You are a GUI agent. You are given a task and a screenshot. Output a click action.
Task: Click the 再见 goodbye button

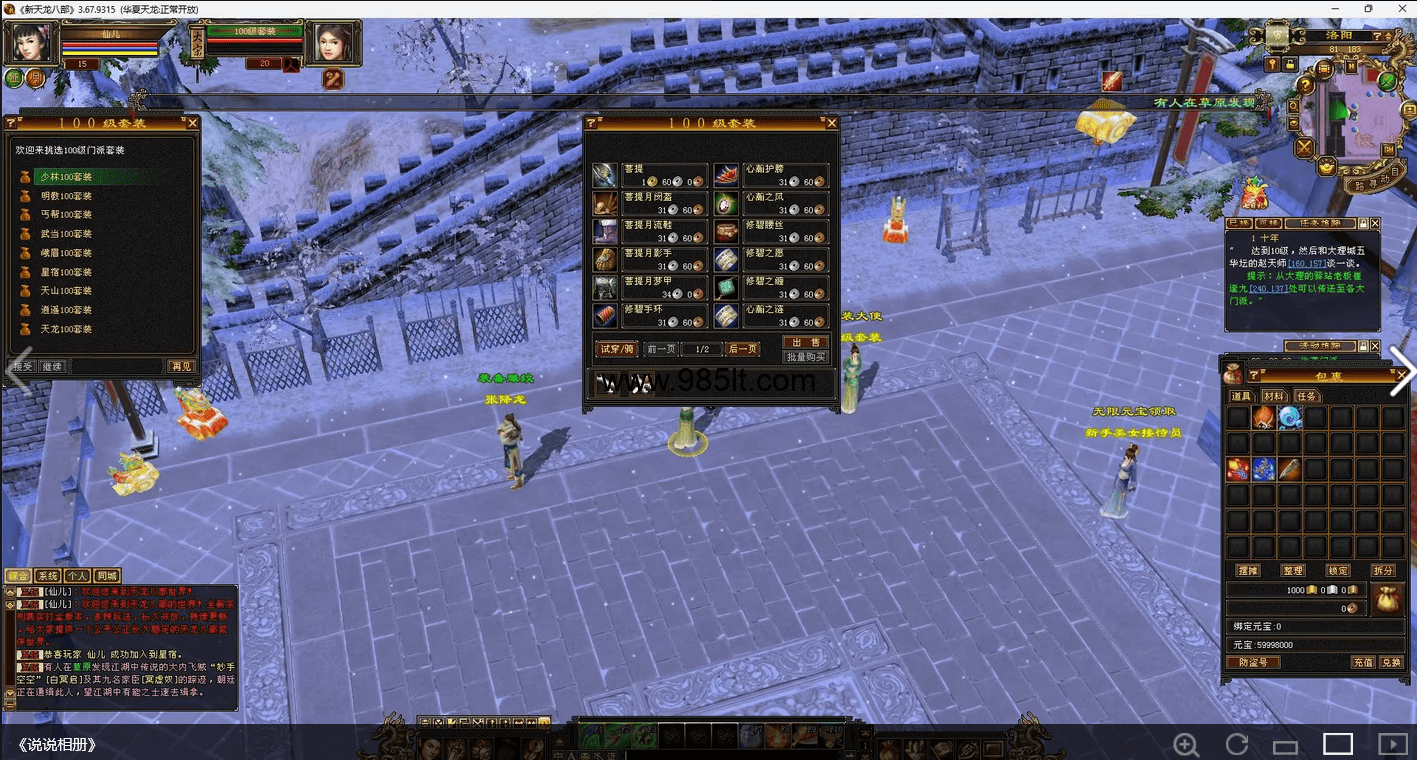pyautogui.click(x=181, y=367)
